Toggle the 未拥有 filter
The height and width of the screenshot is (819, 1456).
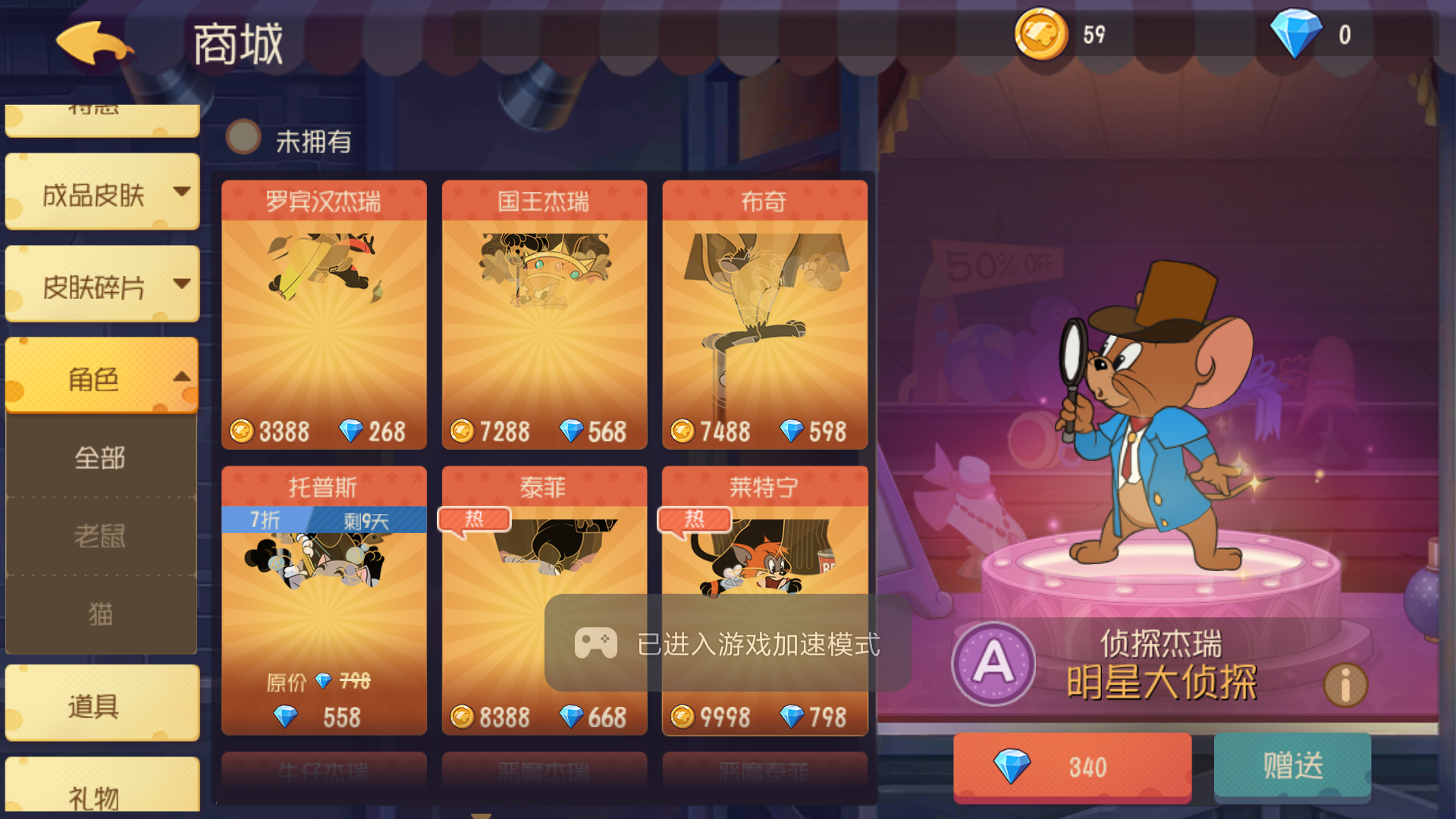(x=243, y=138)
